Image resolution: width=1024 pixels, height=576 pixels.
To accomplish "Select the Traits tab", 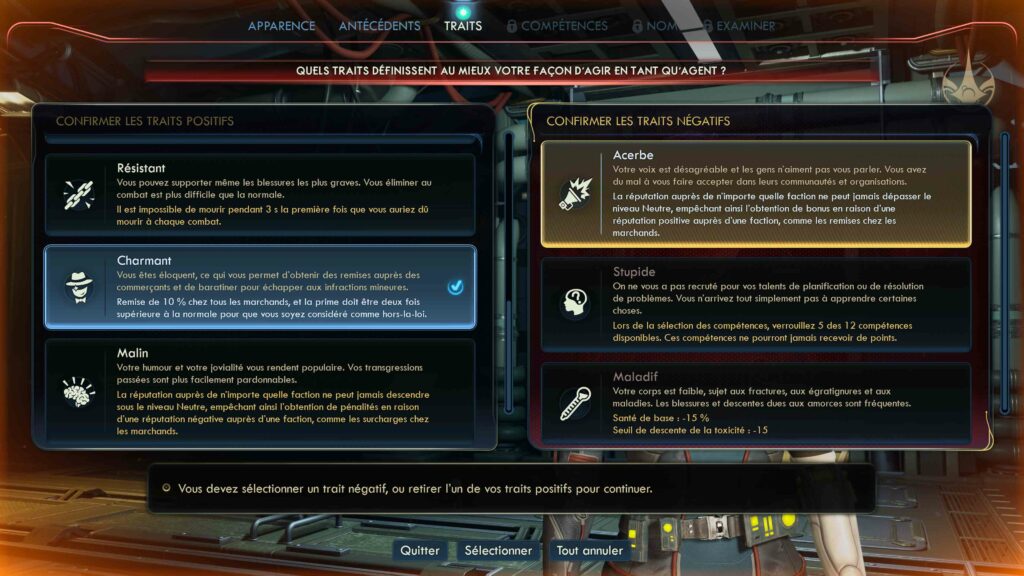I will pos(463,26).
